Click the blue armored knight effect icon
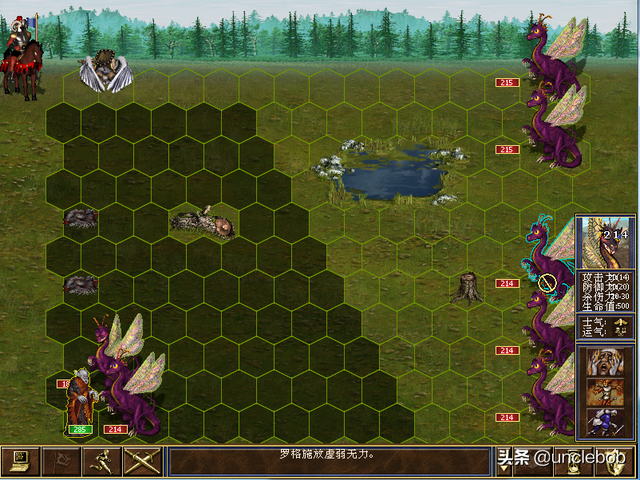The image size is (640, 480). pyautogui.click(x=605, y=421)
